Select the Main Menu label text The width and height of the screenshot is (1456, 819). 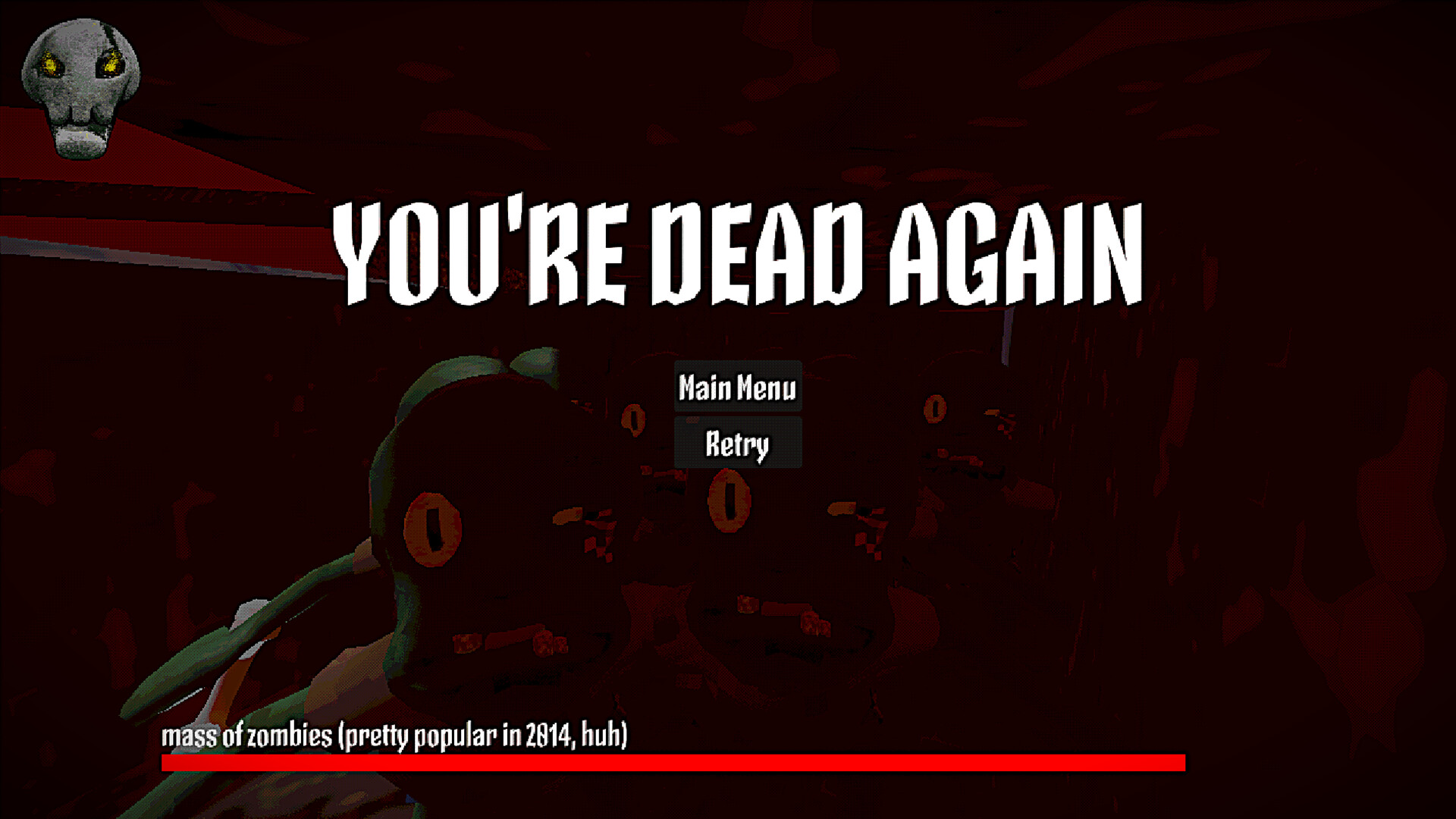click(x=736, y=389)
